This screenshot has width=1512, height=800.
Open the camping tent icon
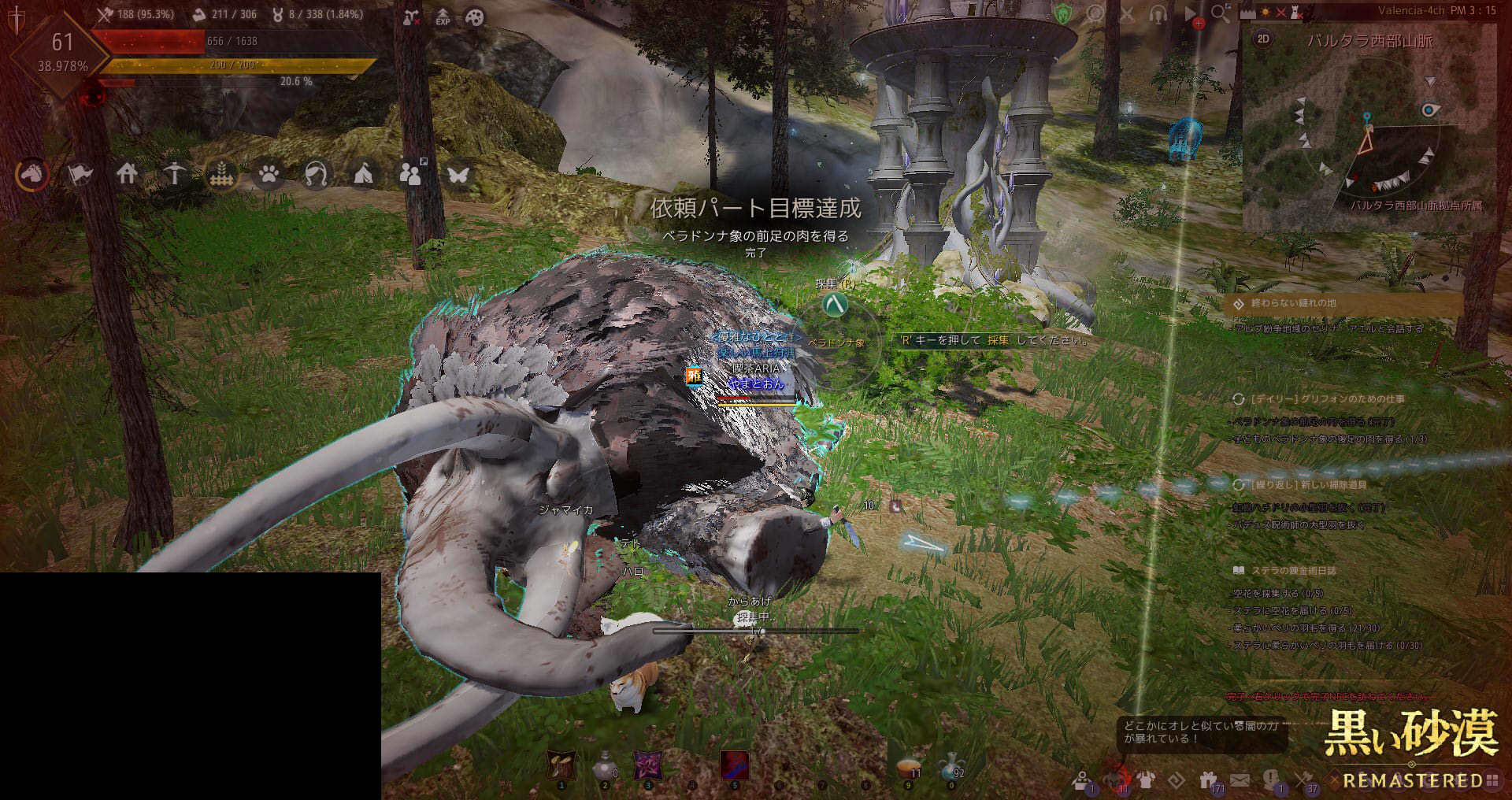363,173
